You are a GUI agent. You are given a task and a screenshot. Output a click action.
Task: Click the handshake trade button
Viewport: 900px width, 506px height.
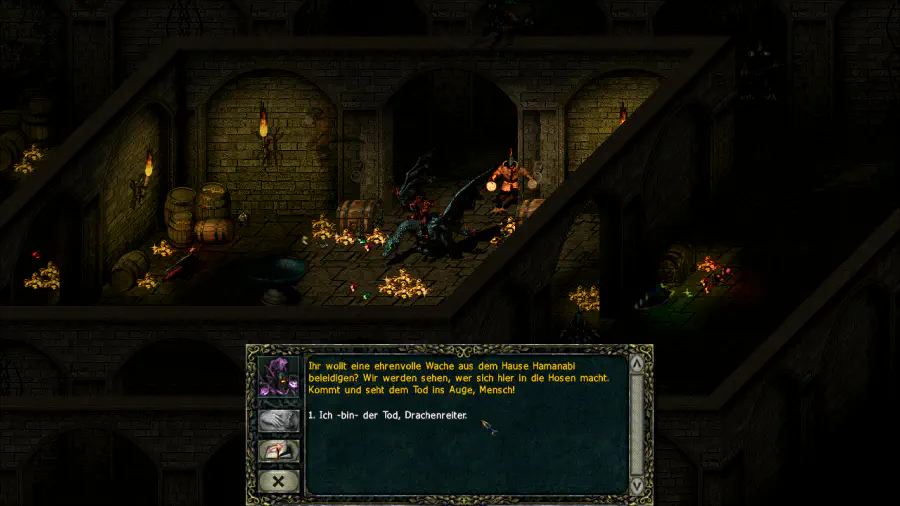pyautogui.click(x=279, y=420)
